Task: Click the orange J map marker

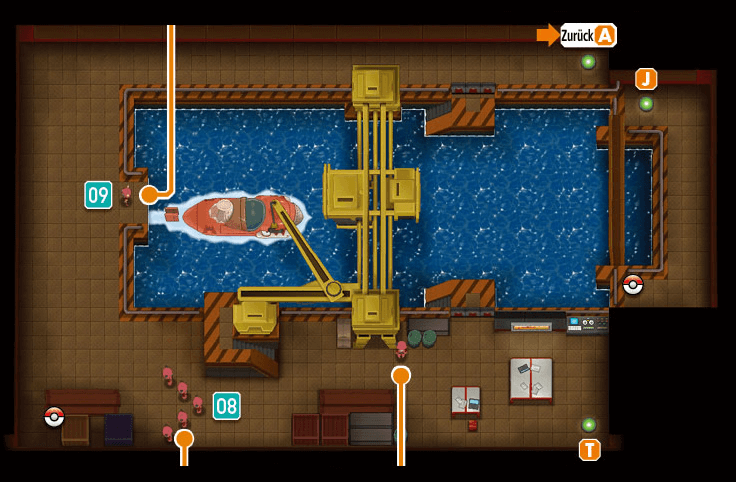Action: pyautogui.click(x=646, y=79)
